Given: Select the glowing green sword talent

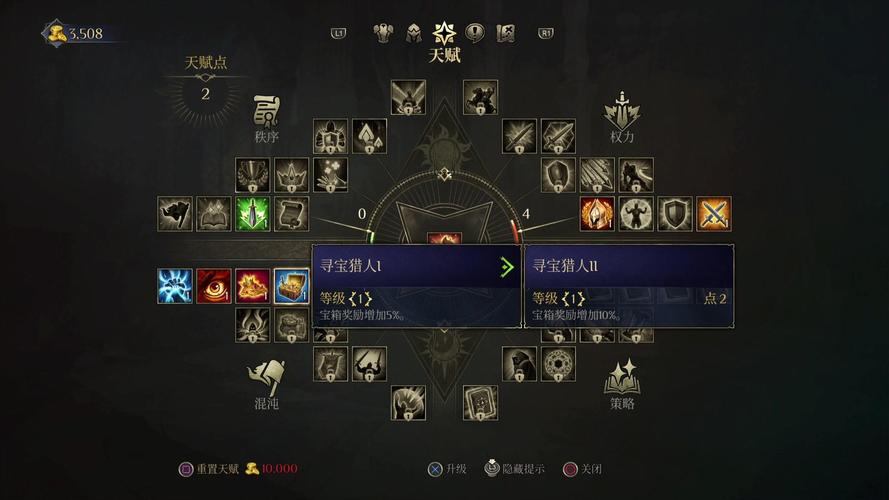Looking at the screenshot, I should pos(253,214).
